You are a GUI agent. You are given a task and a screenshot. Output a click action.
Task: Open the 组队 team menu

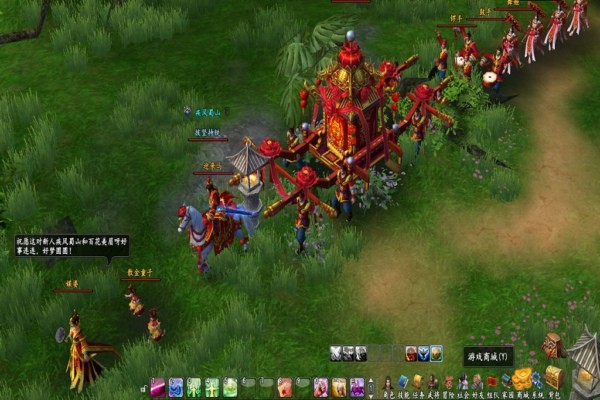coord(492,383)
